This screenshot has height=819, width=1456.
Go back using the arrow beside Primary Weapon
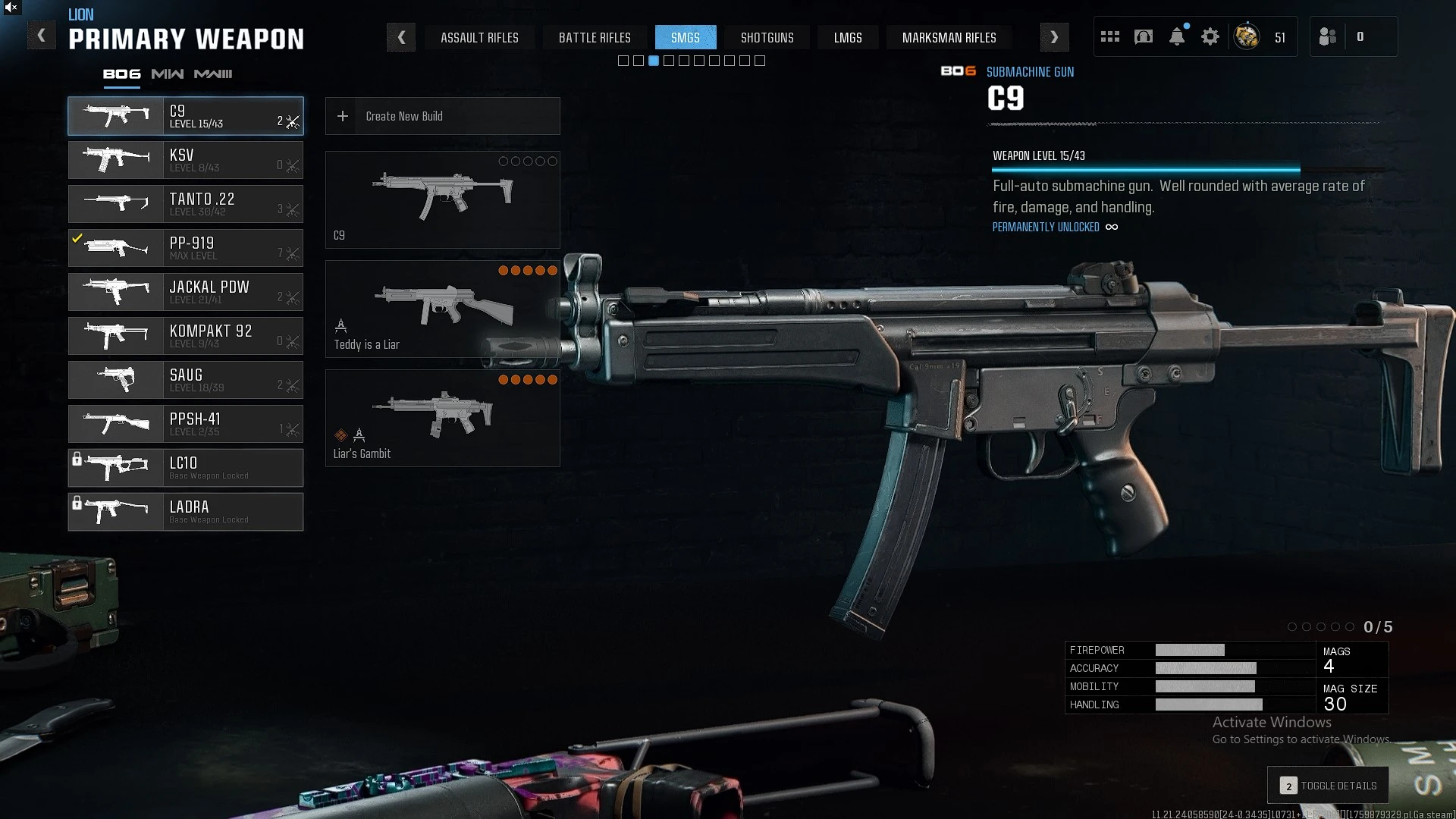(x=42, y=36)
